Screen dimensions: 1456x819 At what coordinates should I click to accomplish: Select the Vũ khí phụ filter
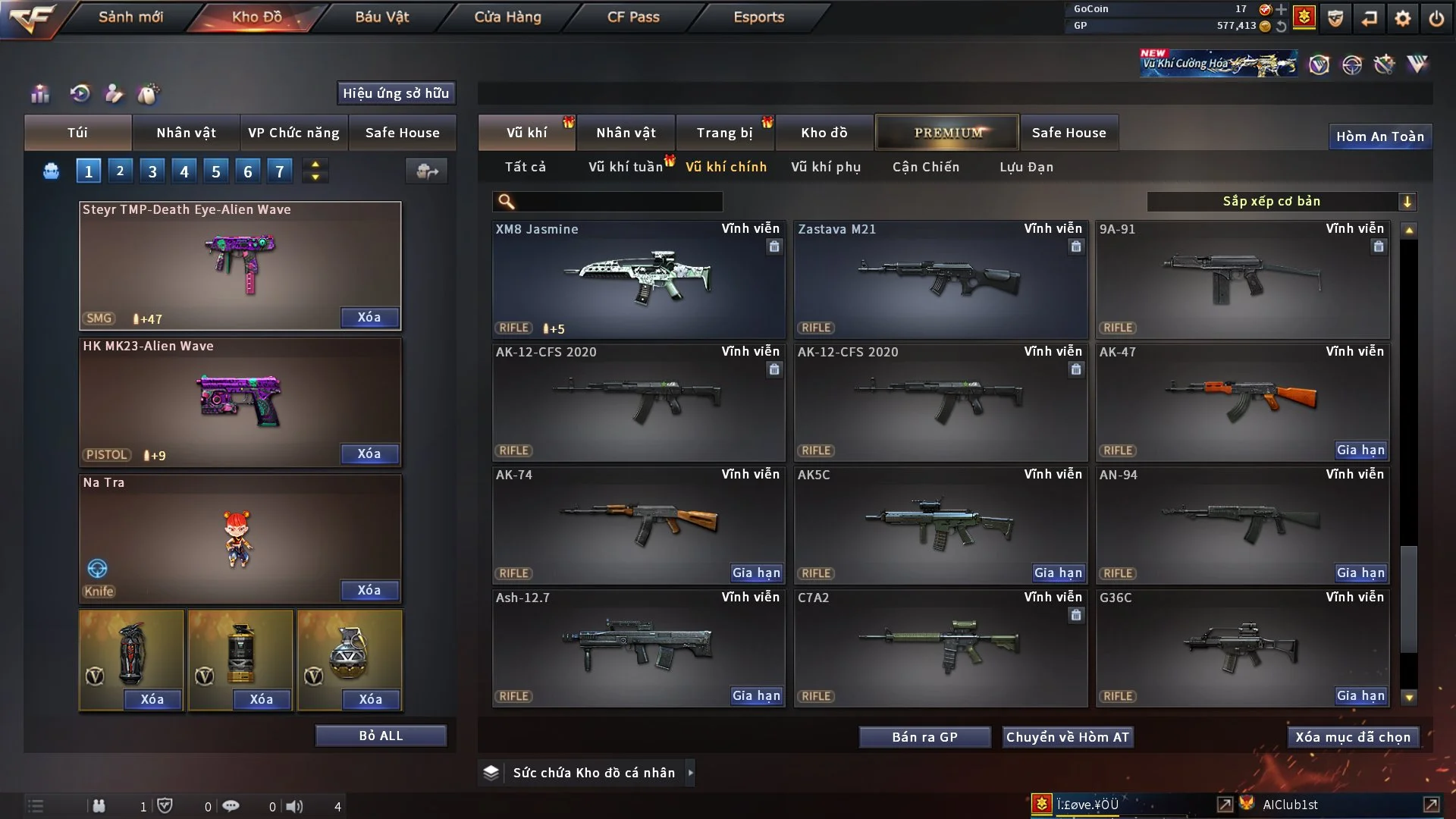pos(825,167)
